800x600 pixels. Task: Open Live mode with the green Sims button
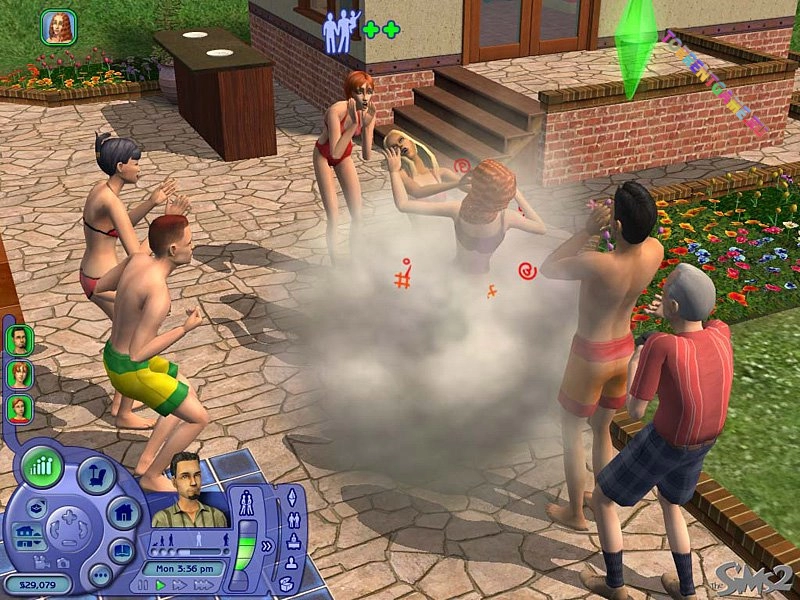coord(43,467)
